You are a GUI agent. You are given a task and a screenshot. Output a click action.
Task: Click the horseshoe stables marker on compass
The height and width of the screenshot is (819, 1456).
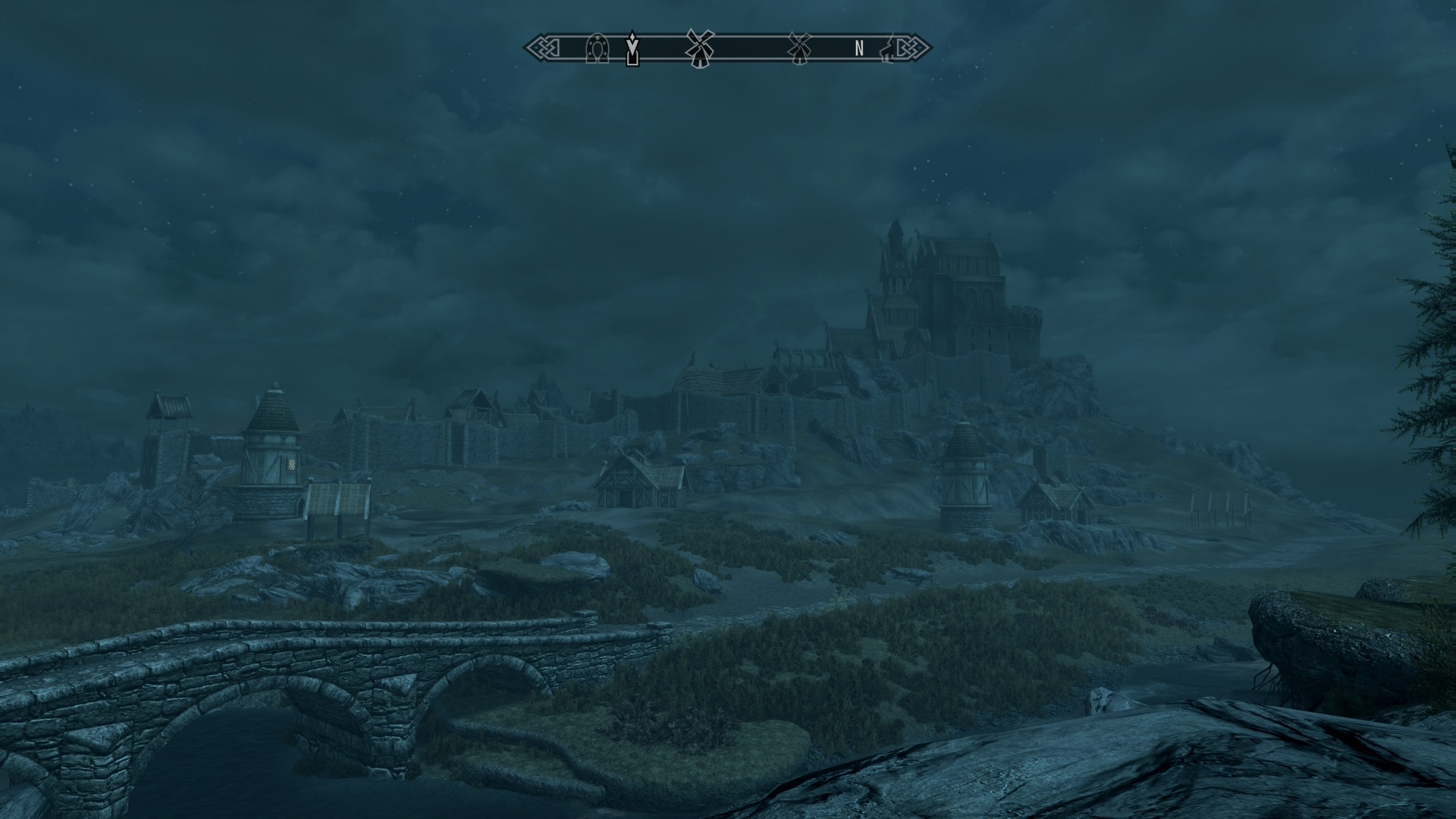point(598,49)
